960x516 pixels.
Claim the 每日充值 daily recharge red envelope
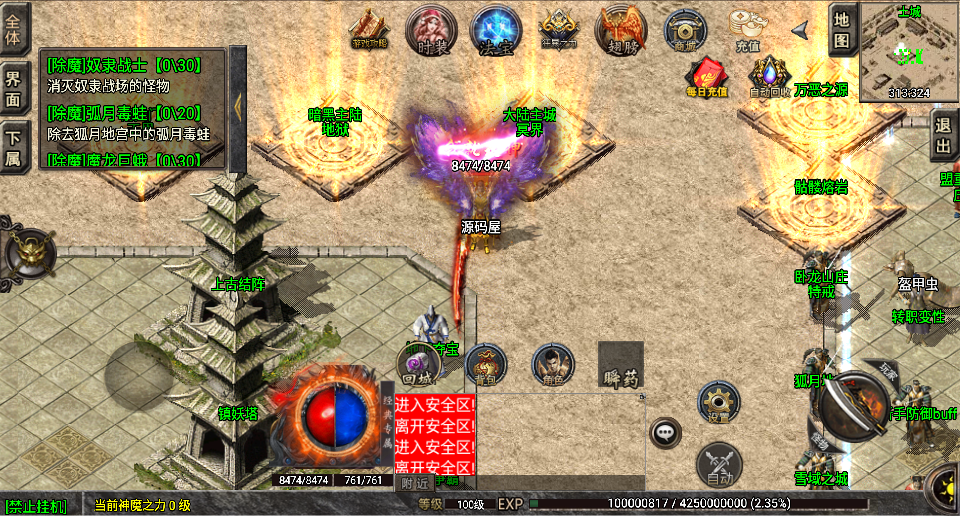[x=706, y=76]
